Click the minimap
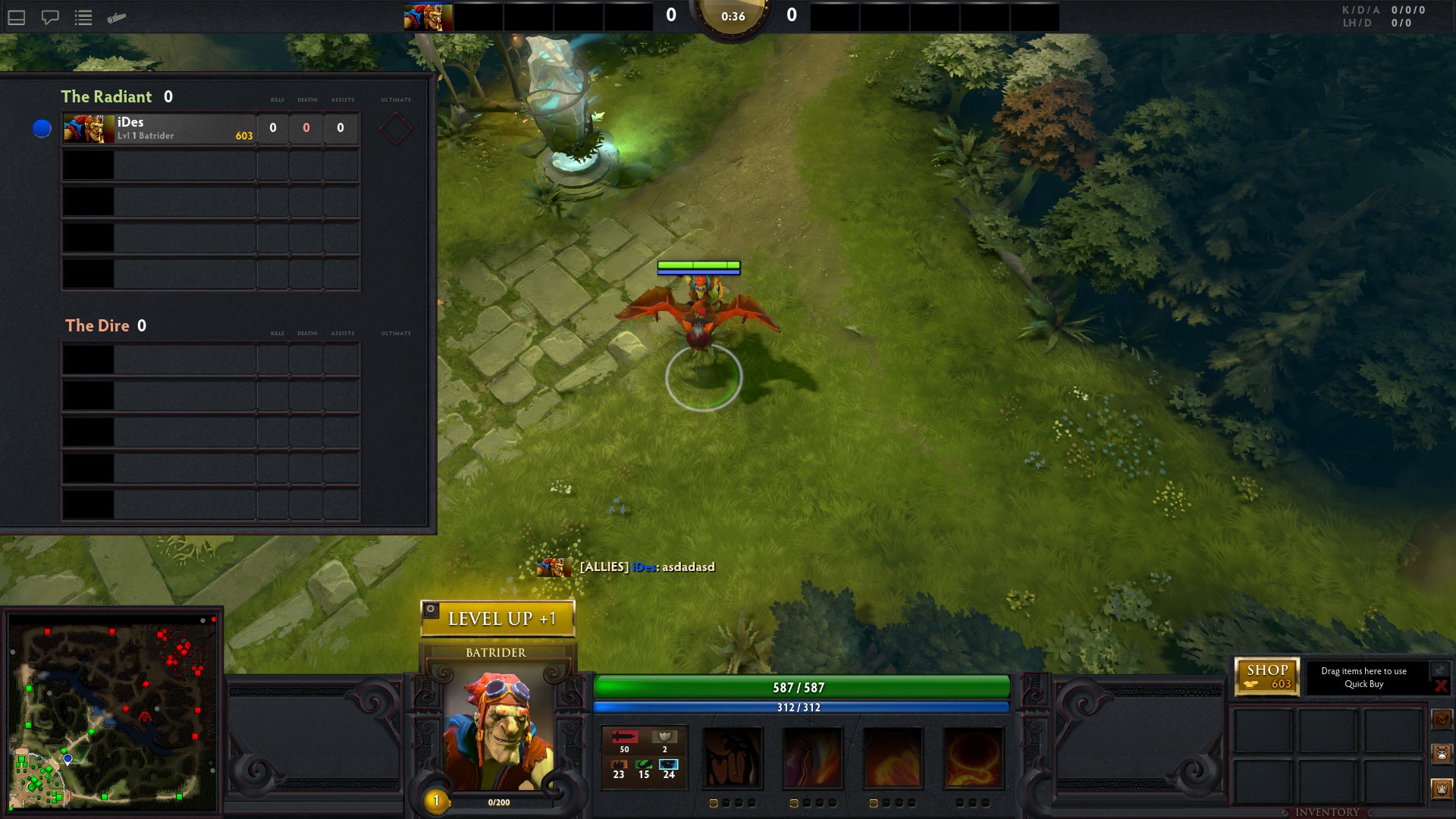Viewport: 1456px width, 819px height. (113, 711)
